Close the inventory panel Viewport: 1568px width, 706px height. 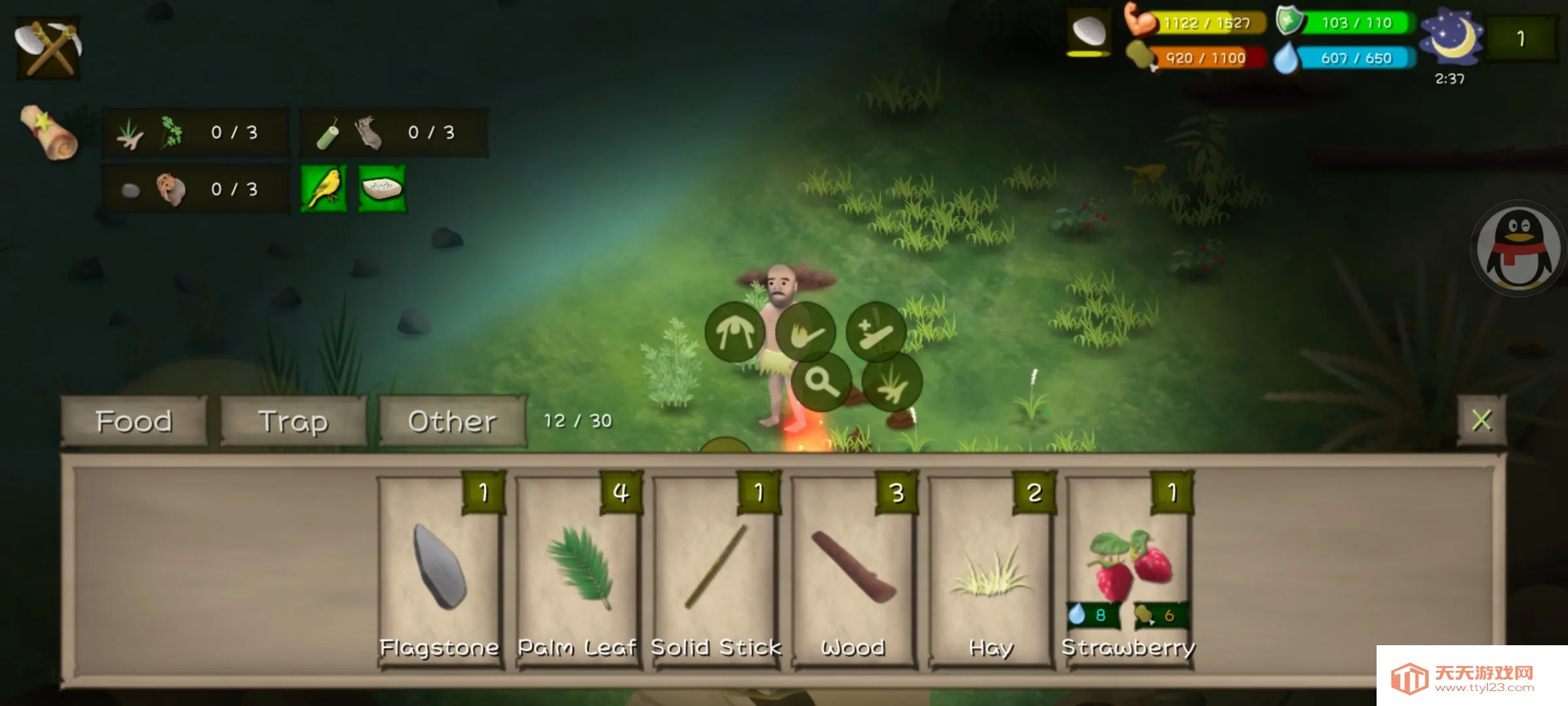(1481, 420)
